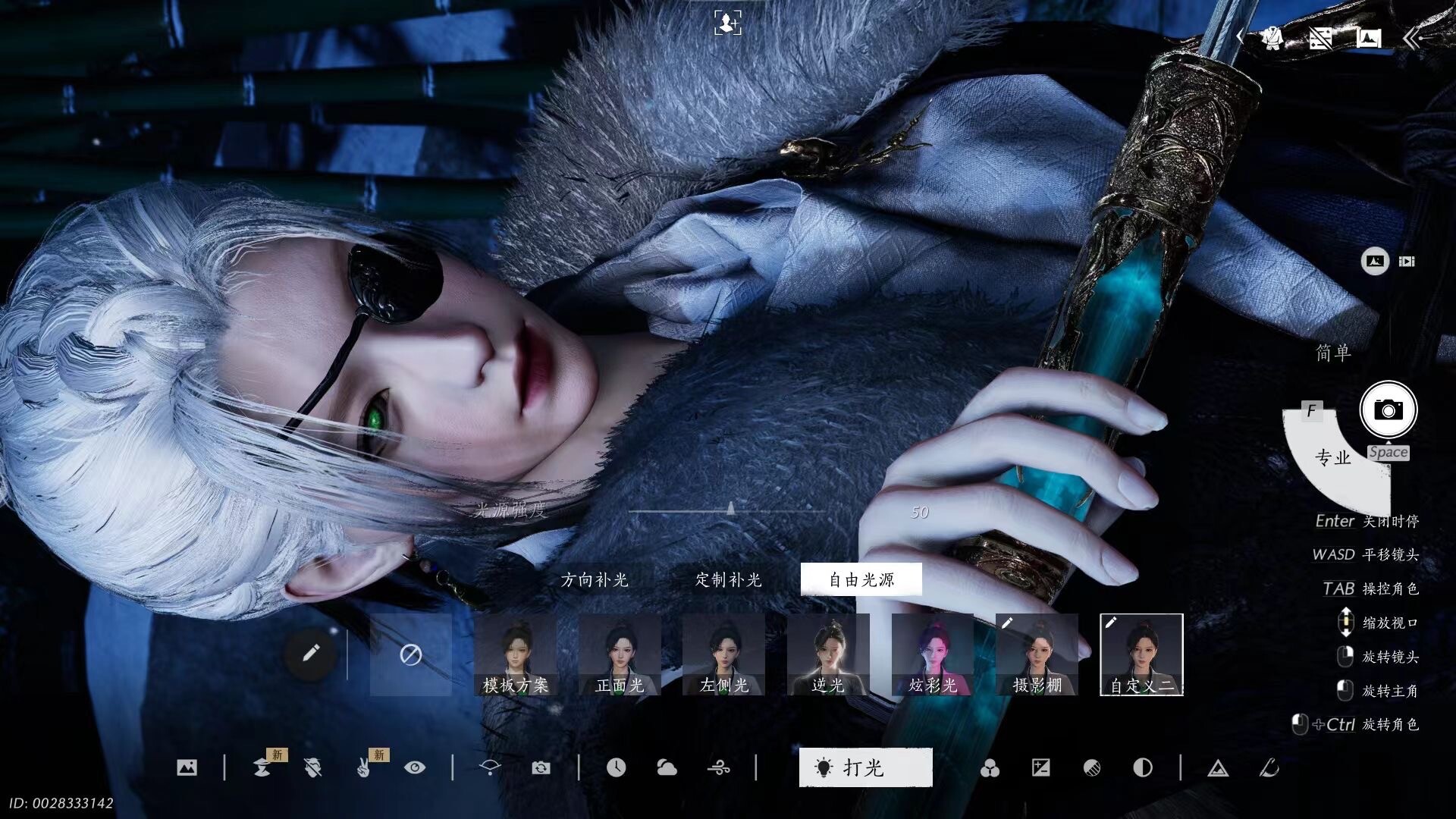The height and width of the screenshot is (819, 1456).
Task: Toggle the eye visibility icon in toolbar
Action: 415,768
